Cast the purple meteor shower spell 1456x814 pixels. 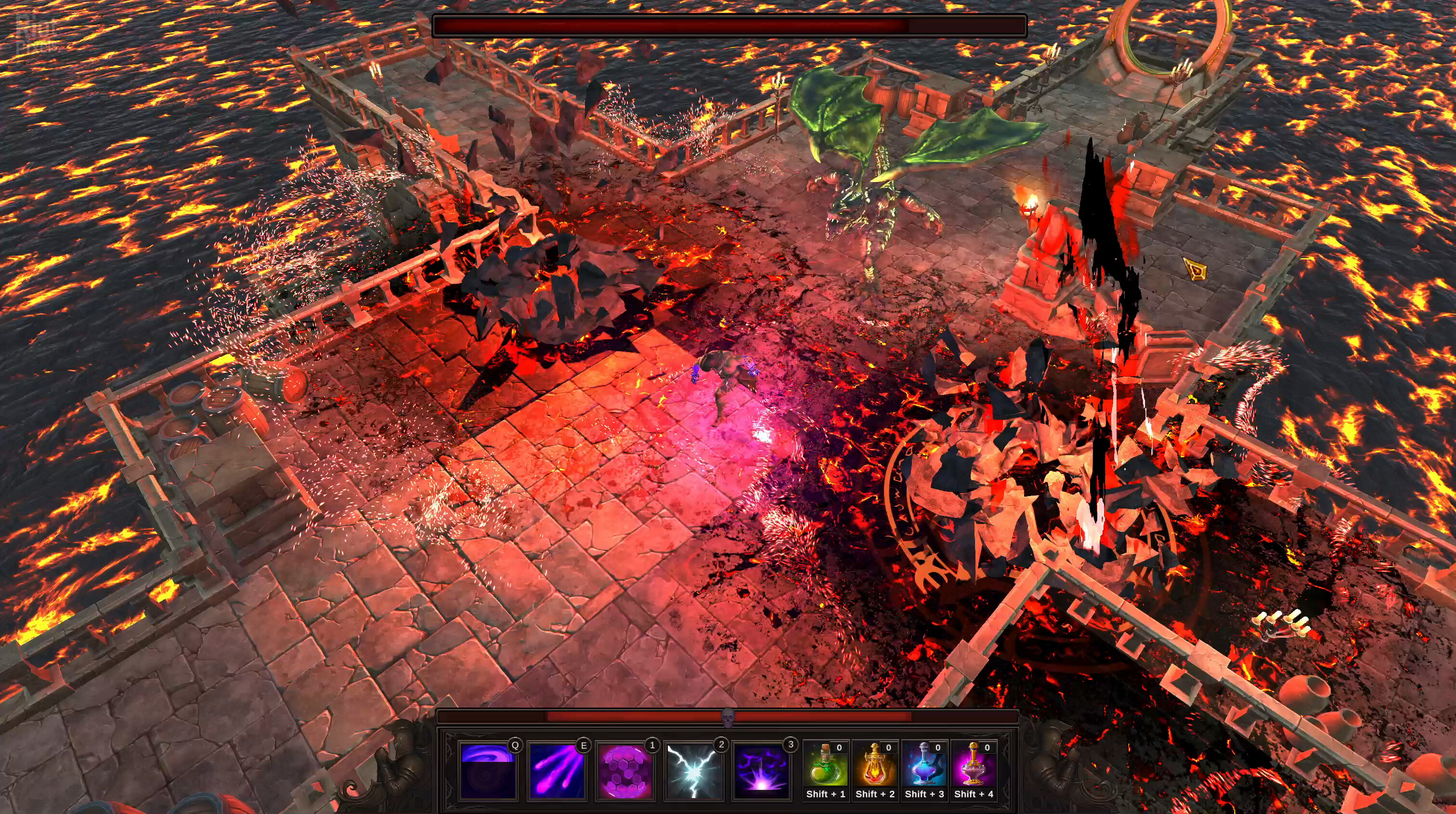tap(557, 770)
